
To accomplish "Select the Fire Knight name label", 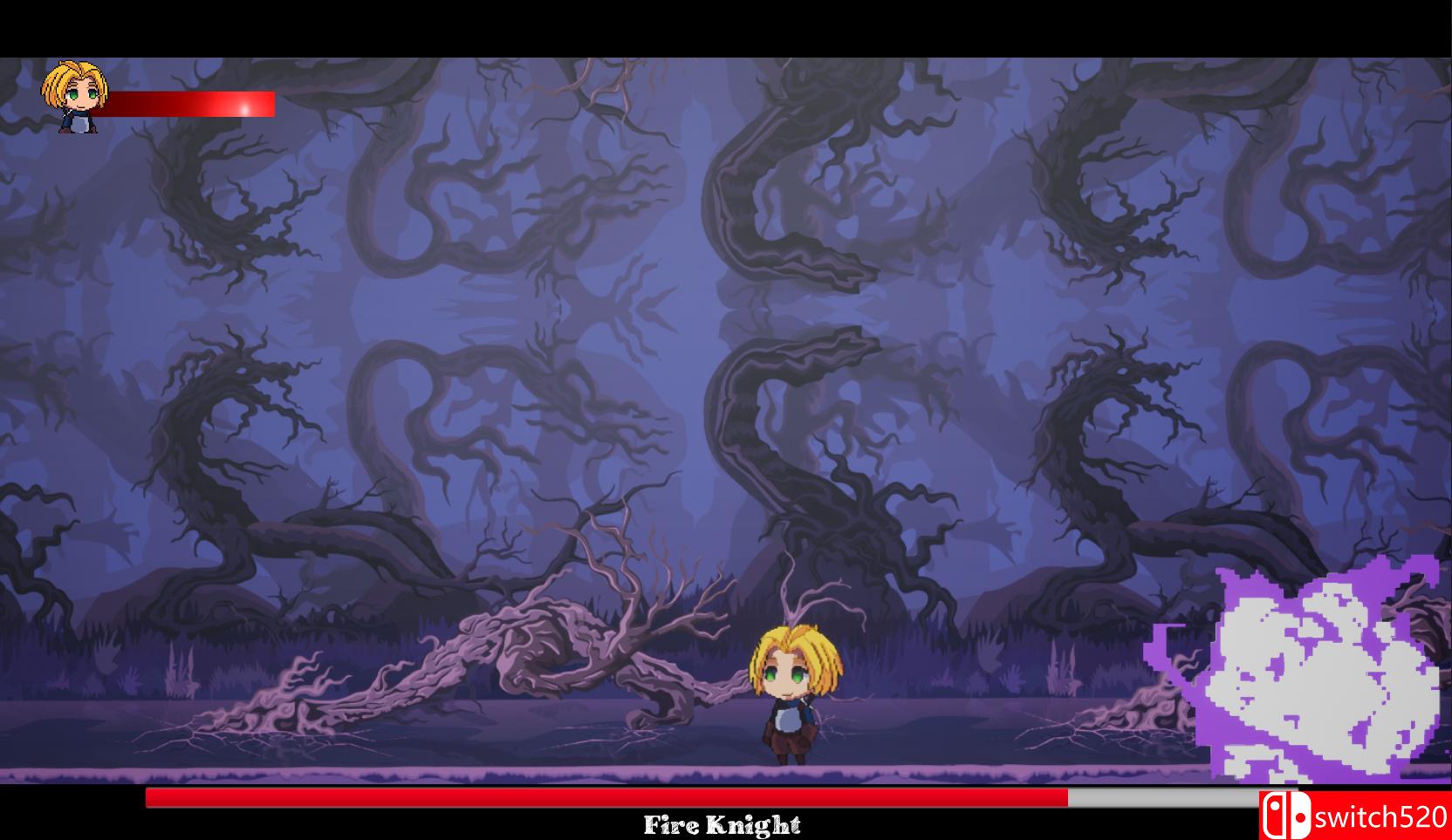I will pos(724,823).
